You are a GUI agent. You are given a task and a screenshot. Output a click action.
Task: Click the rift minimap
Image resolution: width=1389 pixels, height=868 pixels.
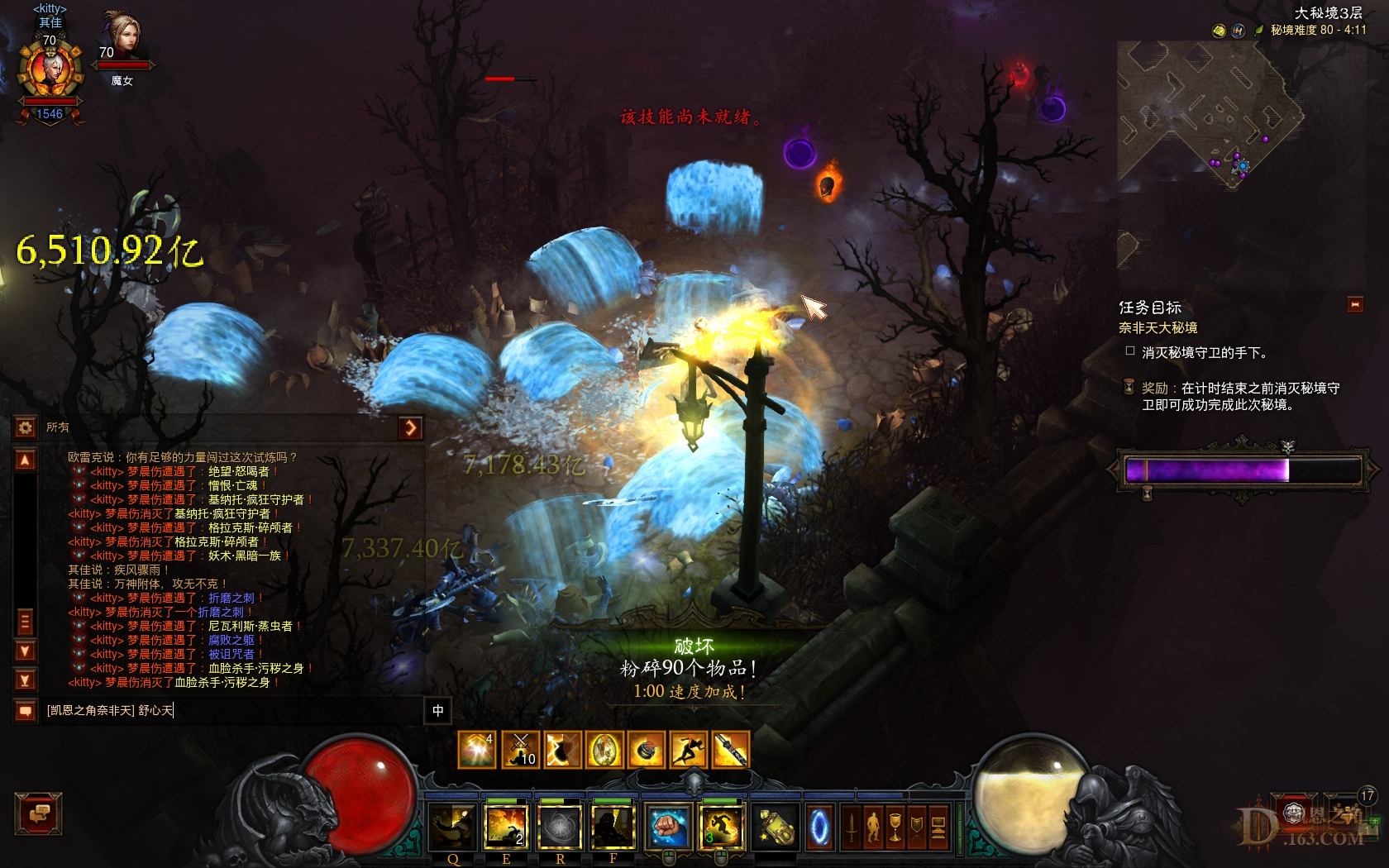pos(1207,116)
